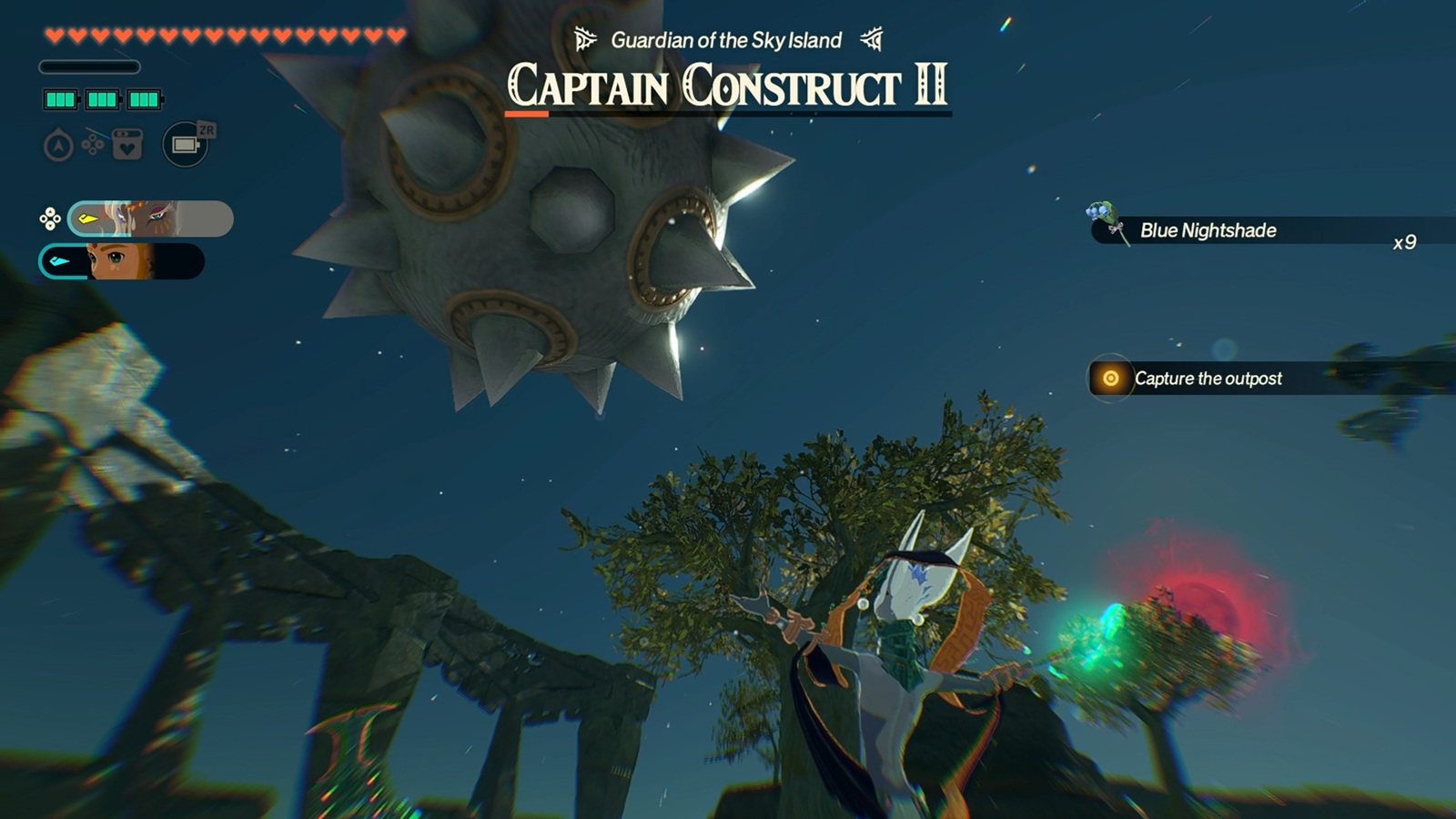Open the compass arrow icon
The image size is (1456, 819).
pos(58,146)
